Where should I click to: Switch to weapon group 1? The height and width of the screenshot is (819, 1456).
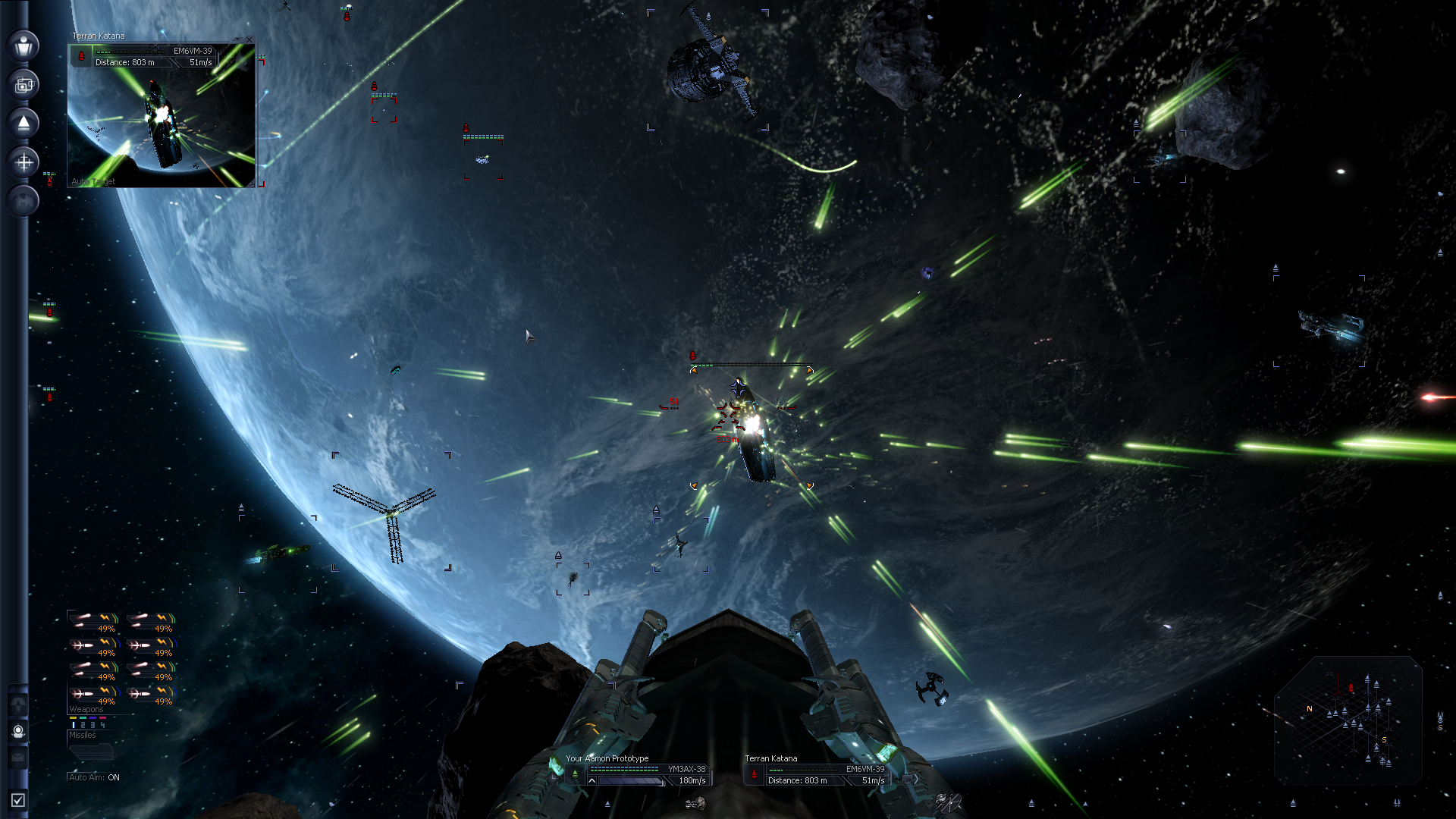point(74,725)
